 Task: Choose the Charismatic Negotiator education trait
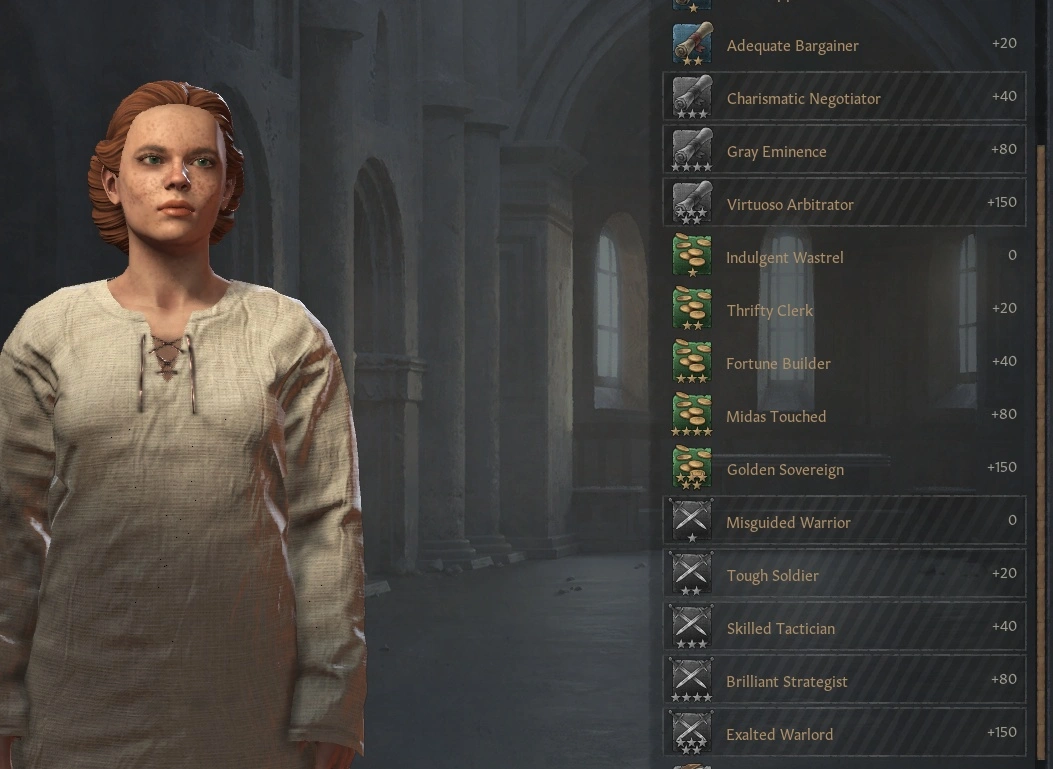click(844, 98)
